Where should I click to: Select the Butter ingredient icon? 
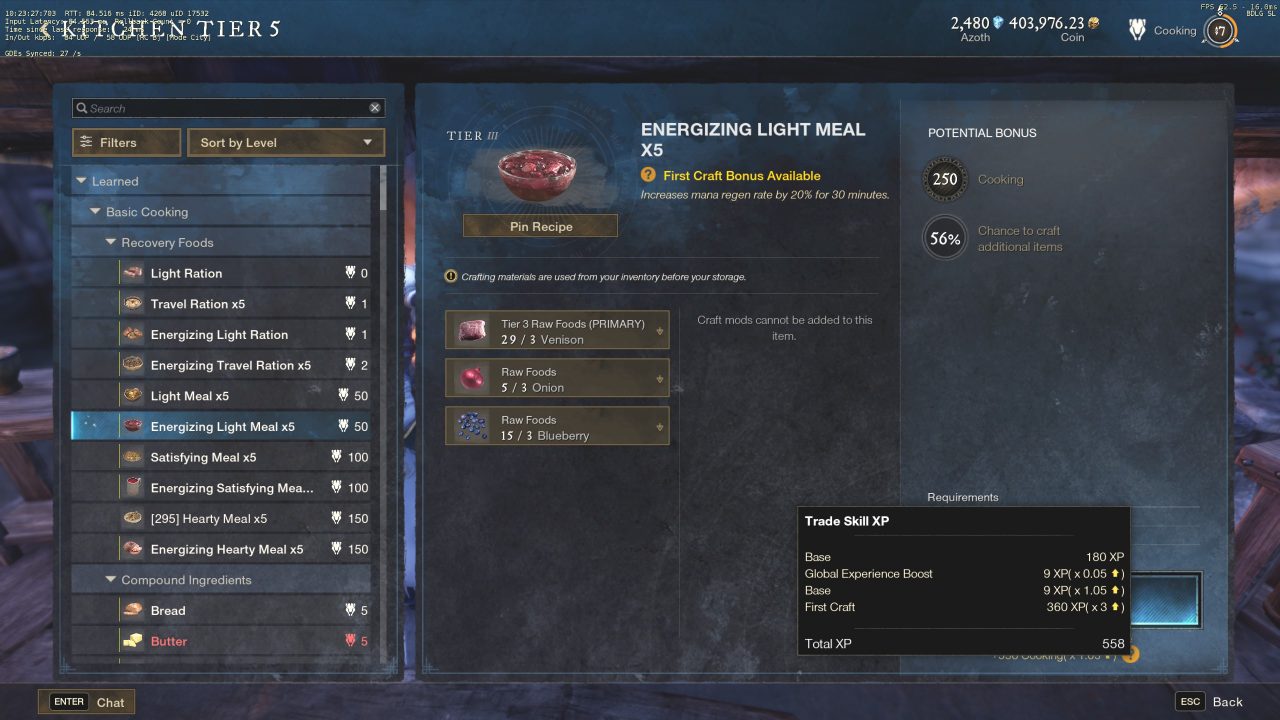(x=131, y=641)
